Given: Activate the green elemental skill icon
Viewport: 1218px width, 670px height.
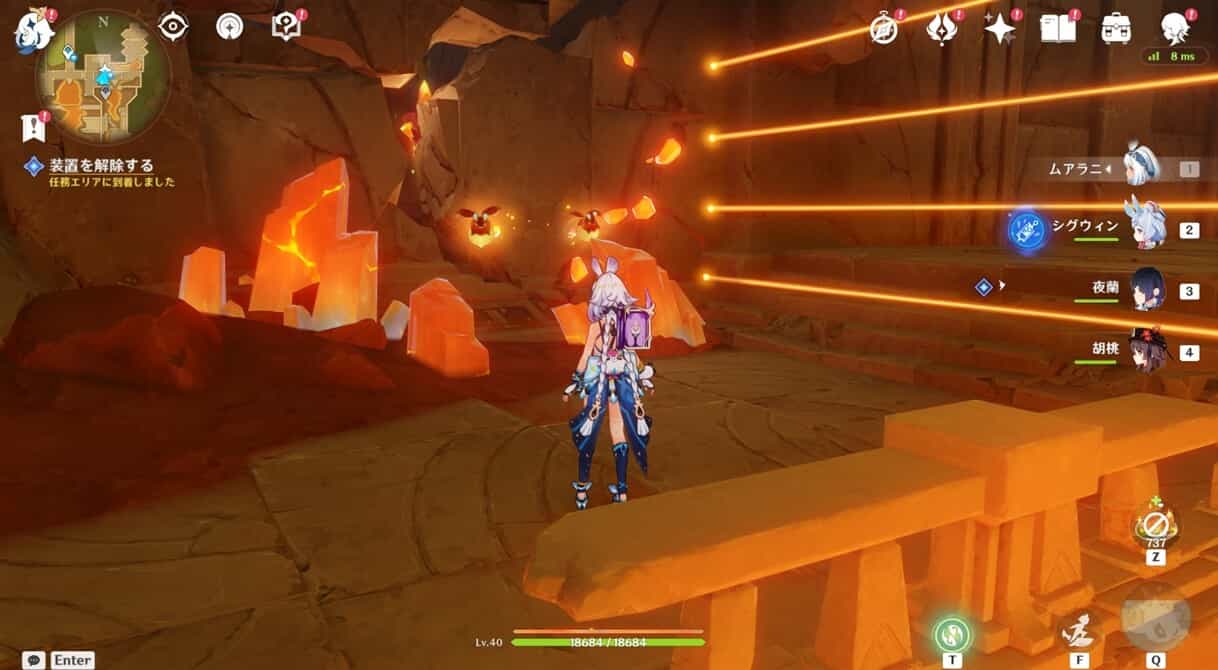Looking at the screenshot, I should click(952, 634).
